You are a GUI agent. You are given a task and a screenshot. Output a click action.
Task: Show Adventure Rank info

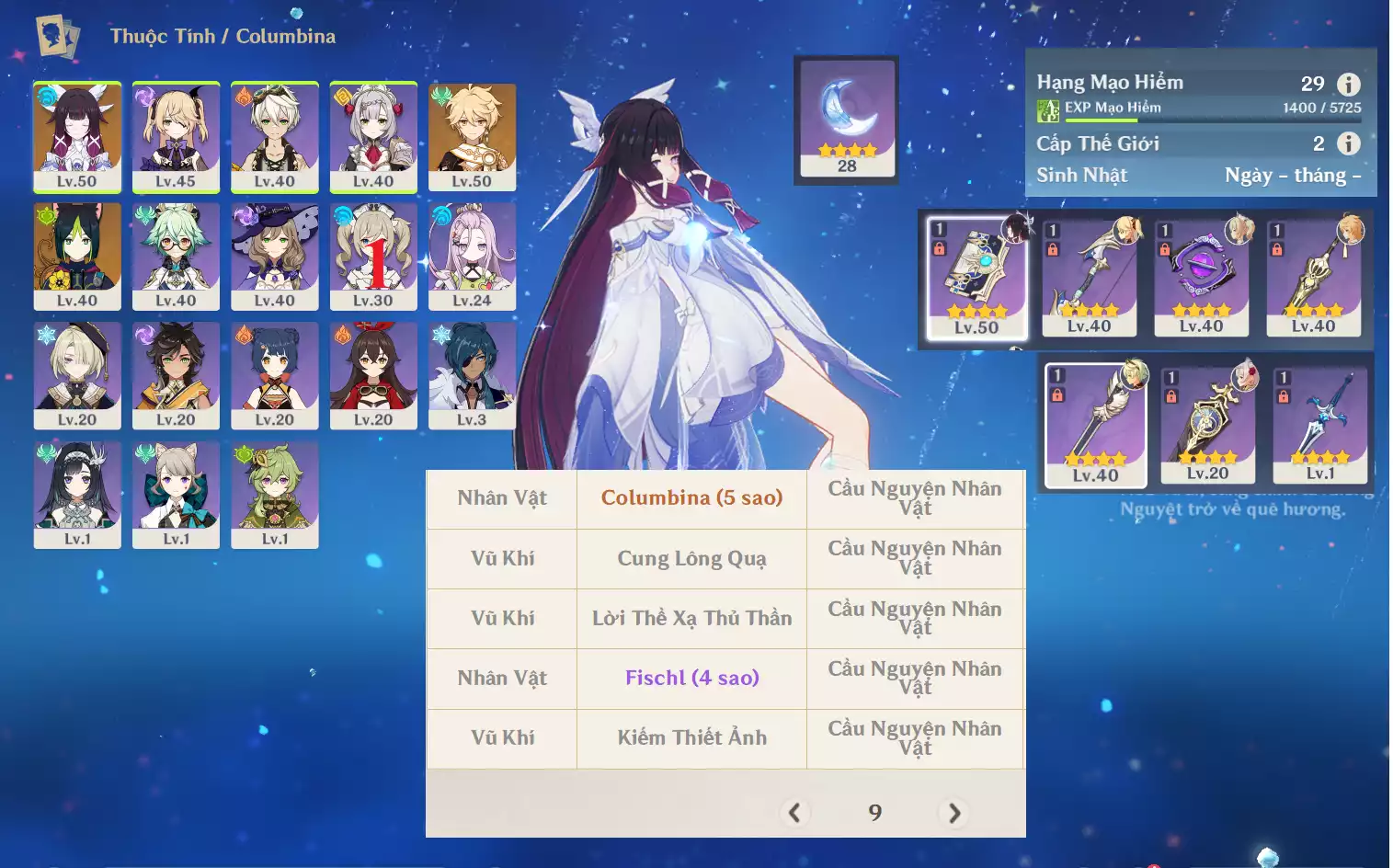(x=1348, y=85)
